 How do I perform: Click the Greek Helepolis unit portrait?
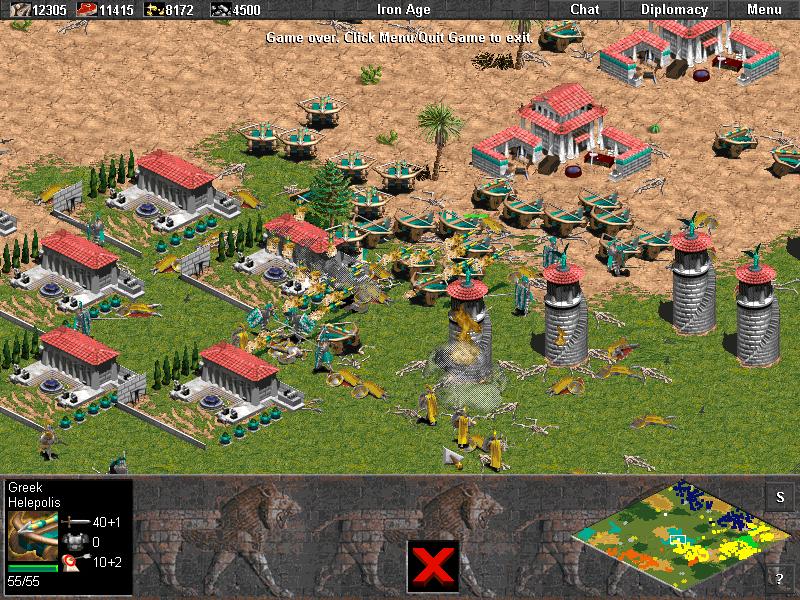pyautogui.click(x=32, y=537)
